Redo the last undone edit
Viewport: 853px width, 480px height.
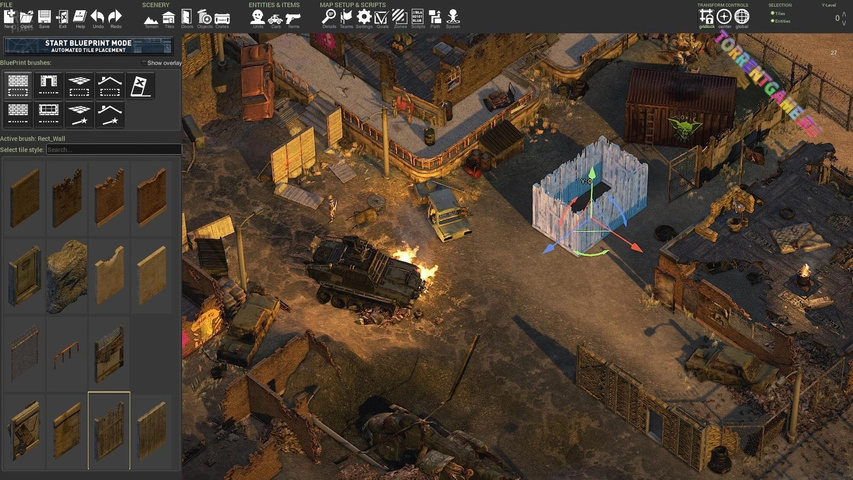tap(115, 18)
